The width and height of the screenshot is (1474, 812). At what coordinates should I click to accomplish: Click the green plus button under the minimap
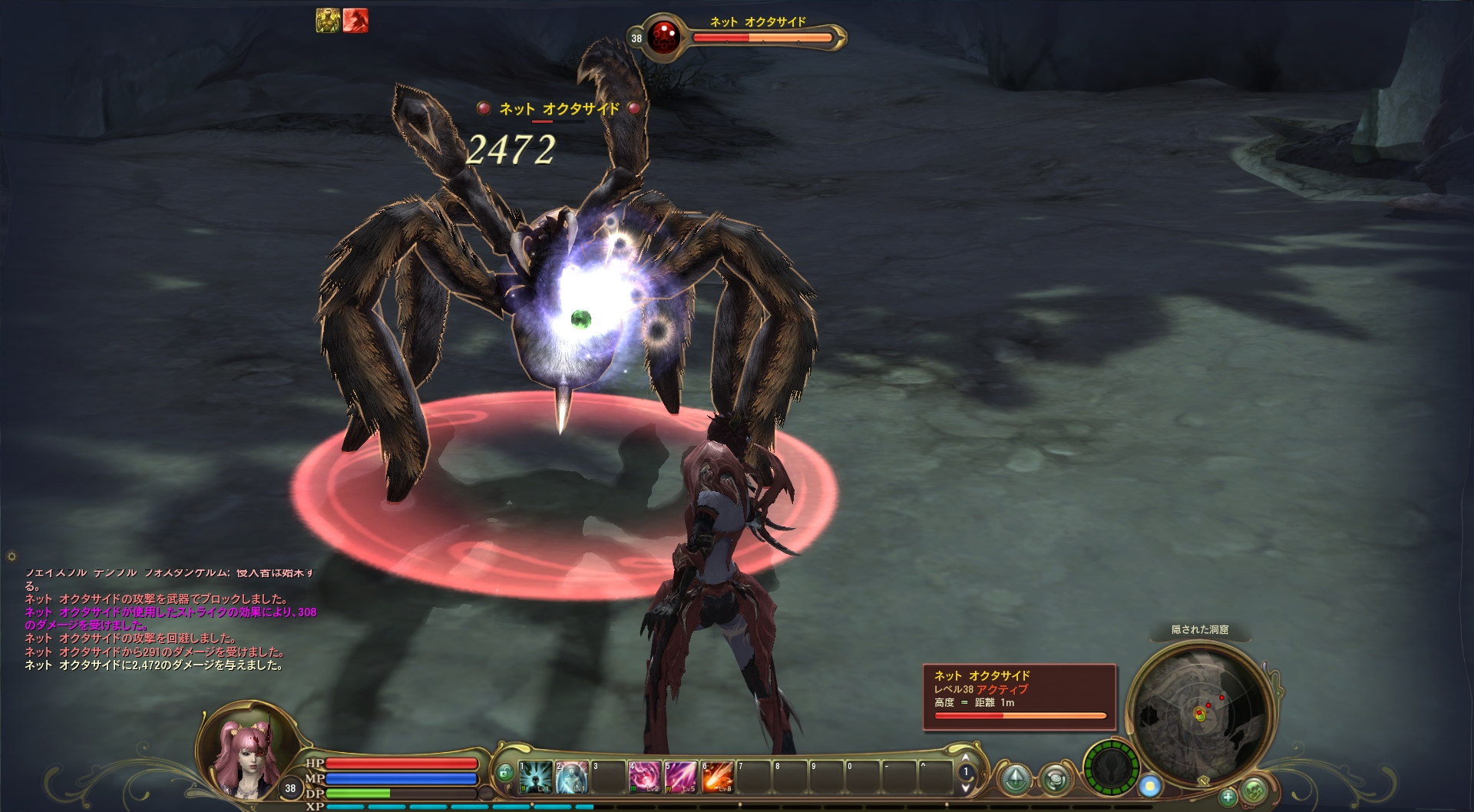[1228, 796]
